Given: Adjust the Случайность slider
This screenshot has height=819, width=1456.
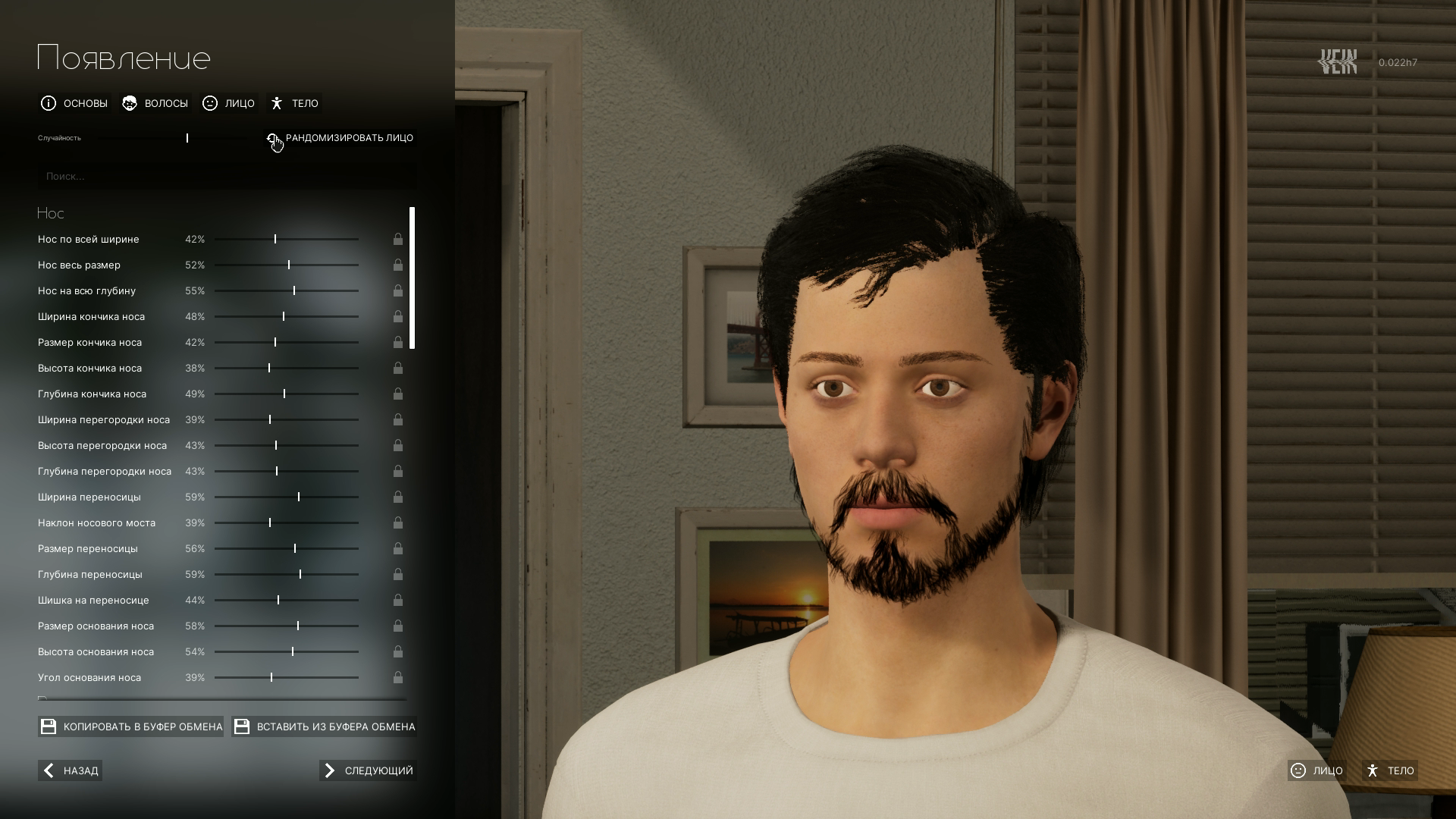Looking at the screenshot, I should (187, 138).
